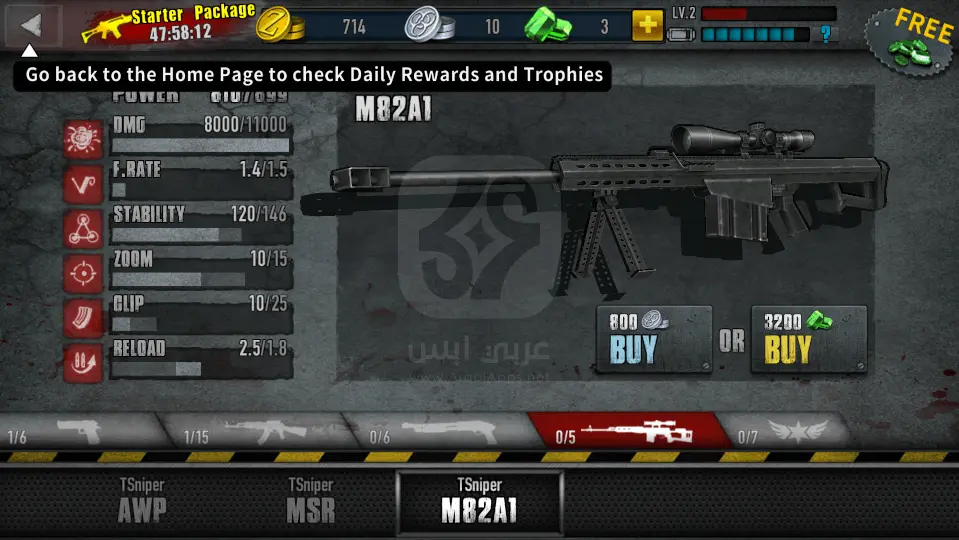Screen dimensions: 959x540
Task: Select the TSniper AWP weapon
Action: click(x=142, y=500)
